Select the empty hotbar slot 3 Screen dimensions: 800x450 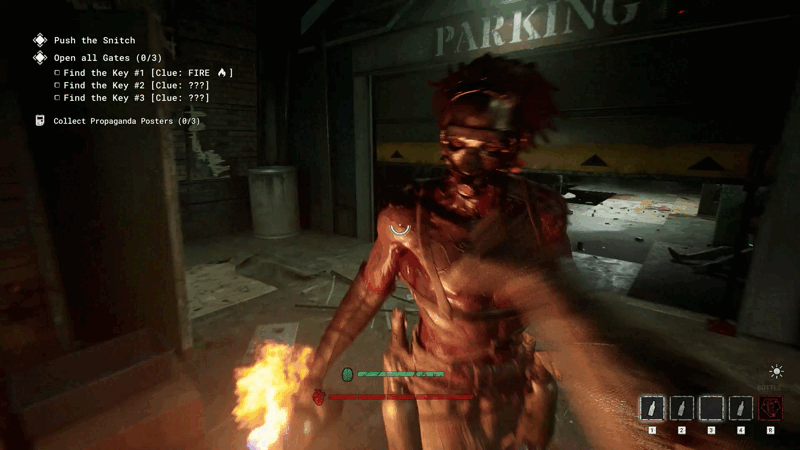pos(711,408)
